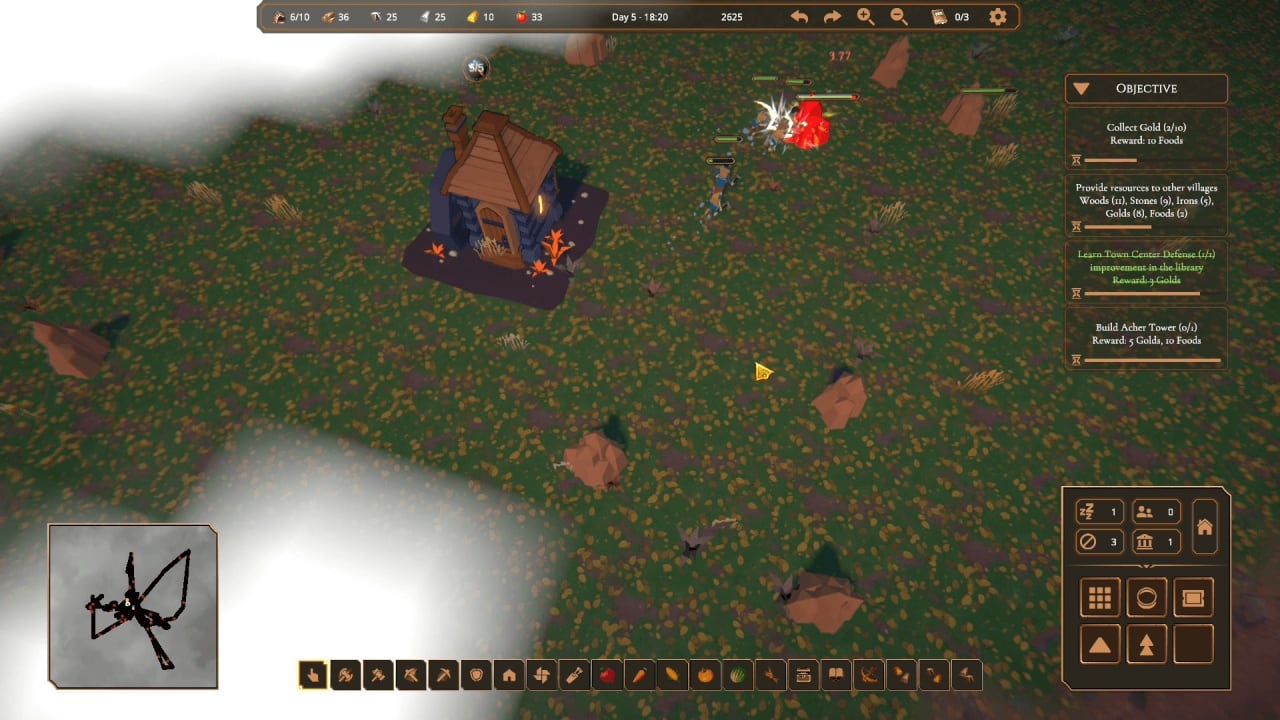Collapse the Objective panel
Screen dimensions: 1280x720
pyautogui.click(x=1081, y=89)
